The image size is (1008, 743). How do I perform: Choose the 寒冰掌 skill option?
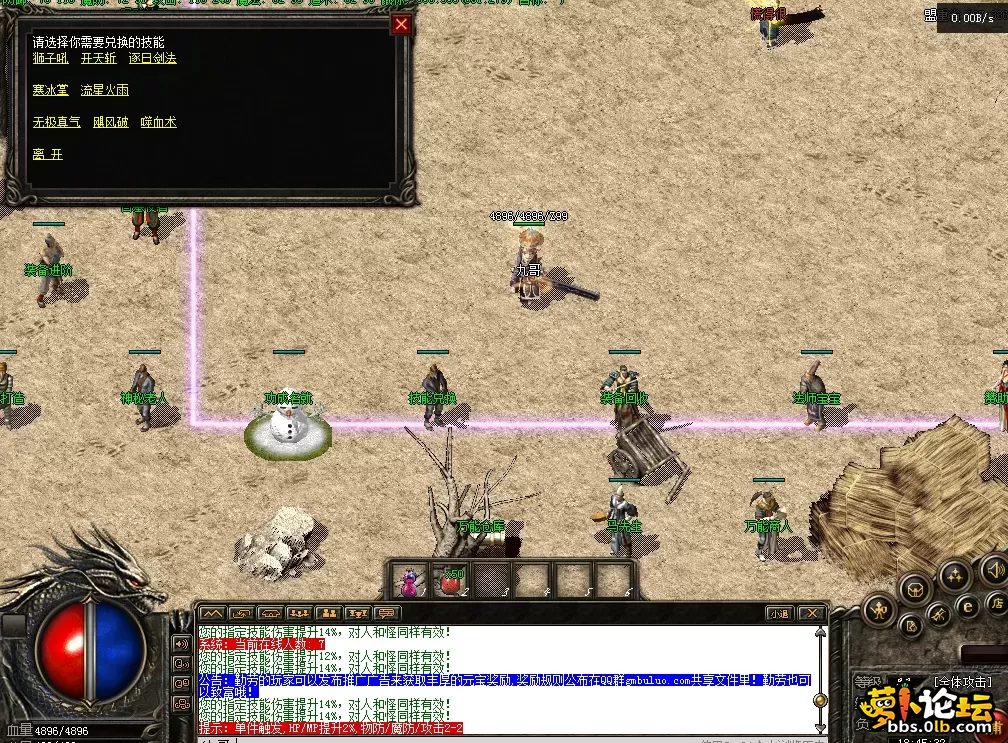(x=50, y=90)
